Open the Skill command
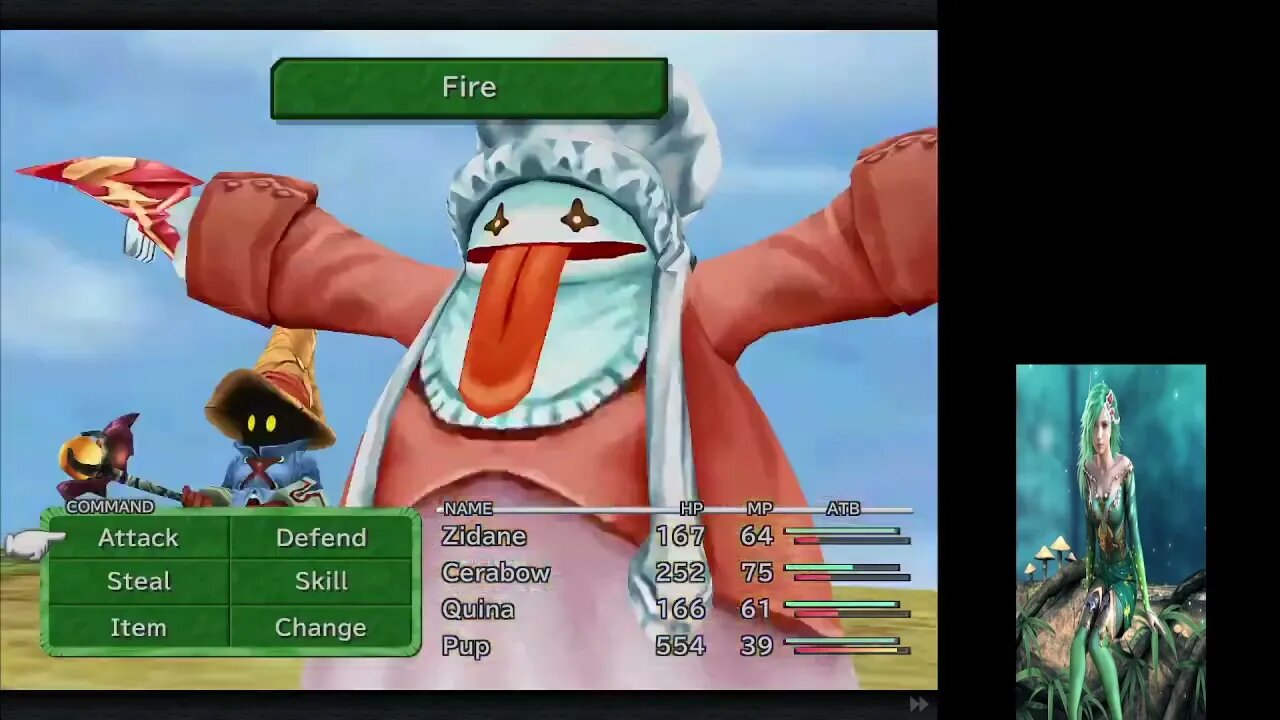1280x720 pixels. coord(320,582)
